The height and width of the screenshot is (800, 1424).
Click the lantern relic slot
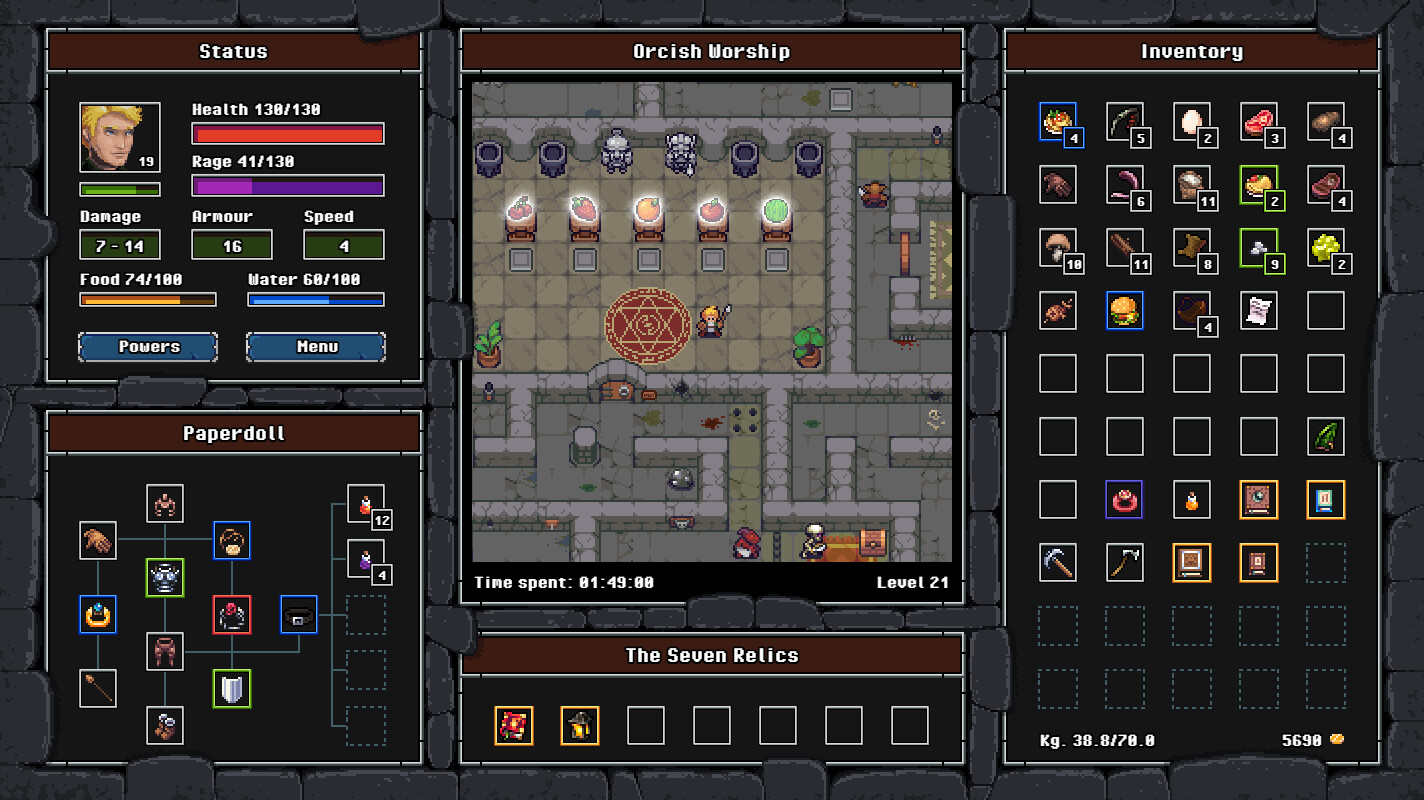pyautogui.click(x=579, y=726)
